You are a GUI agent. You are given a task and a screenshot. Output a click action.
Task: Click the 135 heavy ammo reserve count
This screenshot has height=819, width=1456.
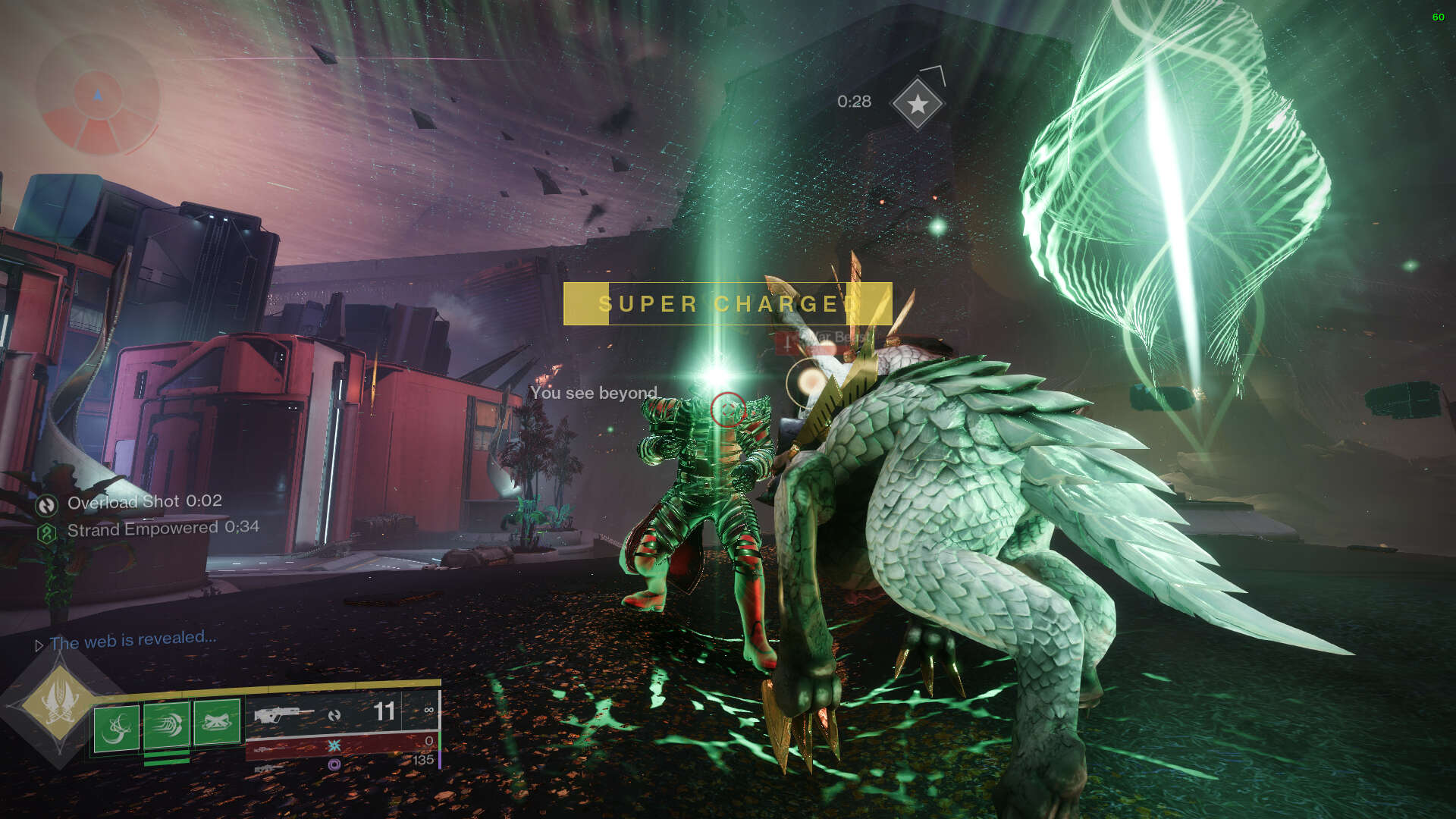[425, 761]
